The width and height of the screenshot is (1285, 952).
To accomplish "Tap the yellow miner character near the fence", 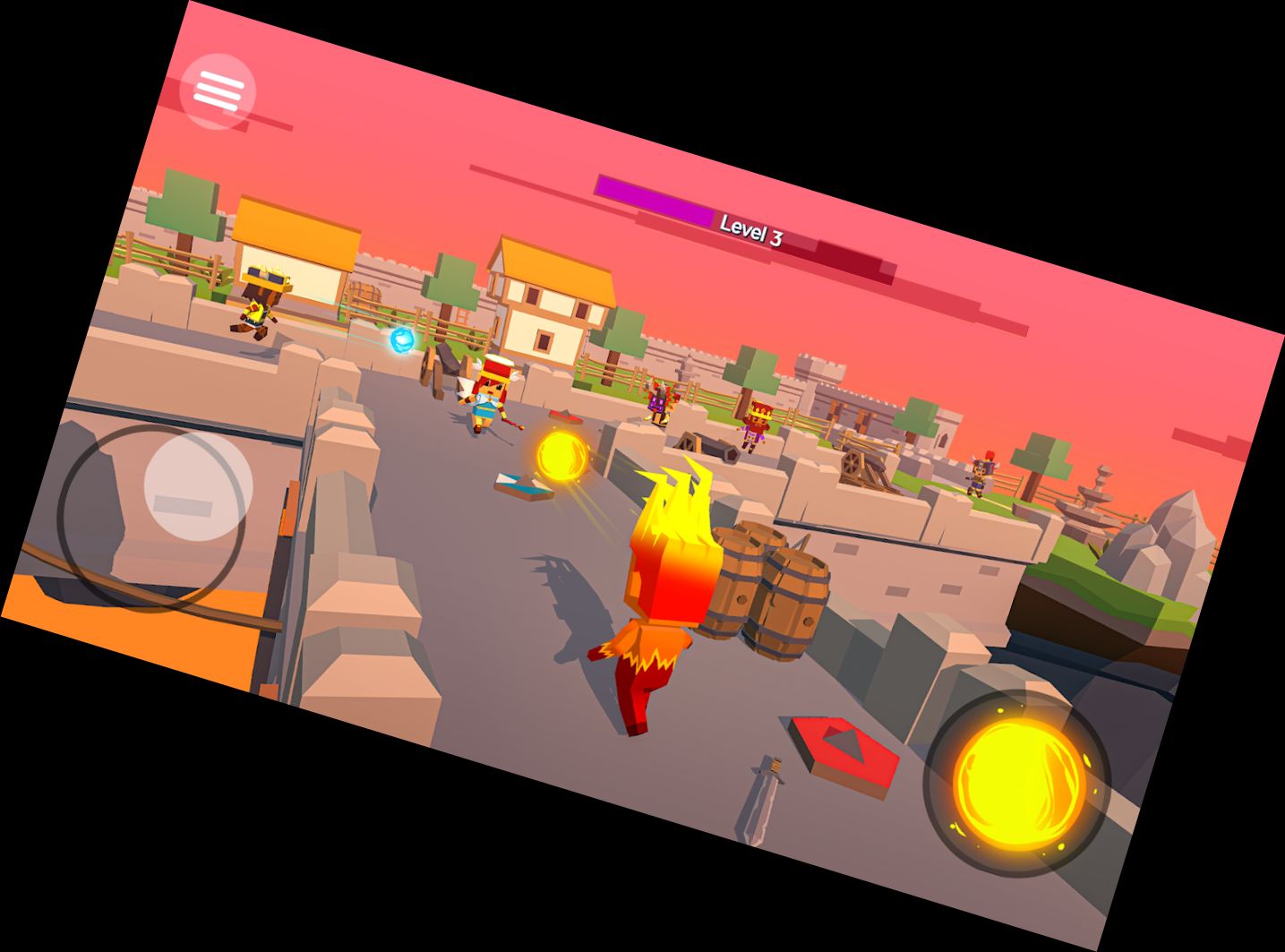I will [261, 296].
